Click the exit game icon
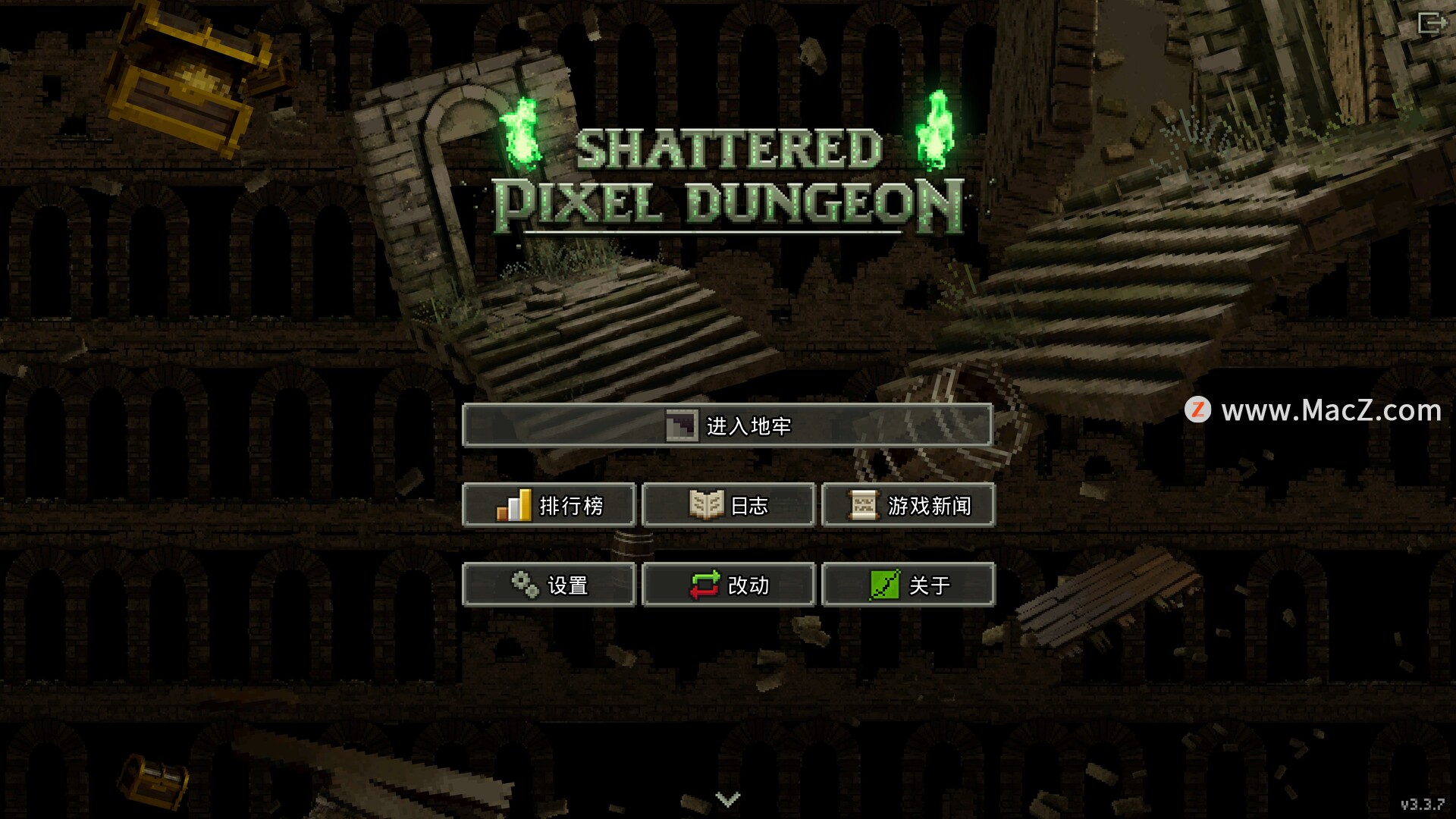 pyautogui.click(x=1432, y=23)
